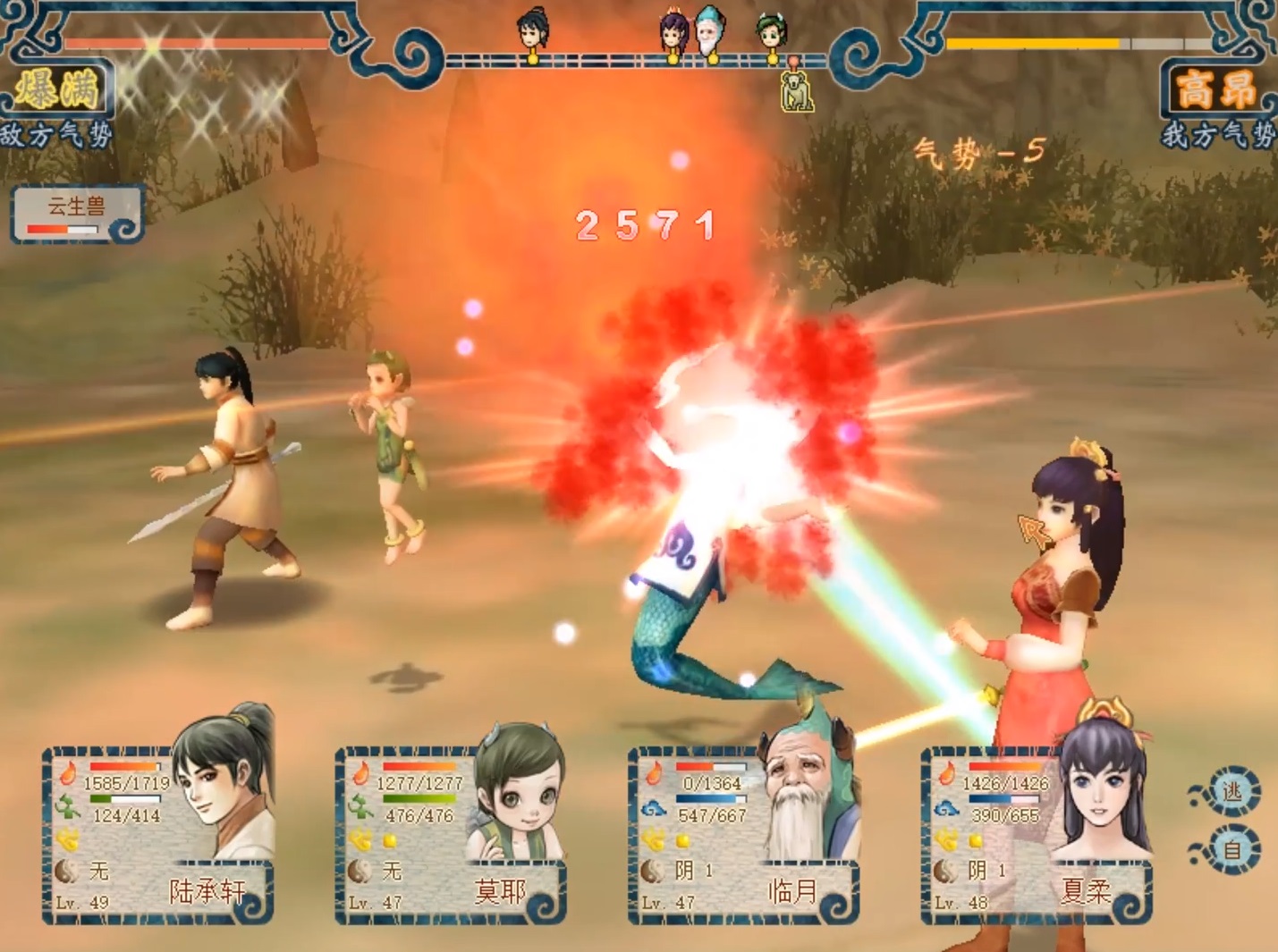Click the white-bearded elder turn-order portrait
The image size is (1278, 952).
click(x=711, y=33)
